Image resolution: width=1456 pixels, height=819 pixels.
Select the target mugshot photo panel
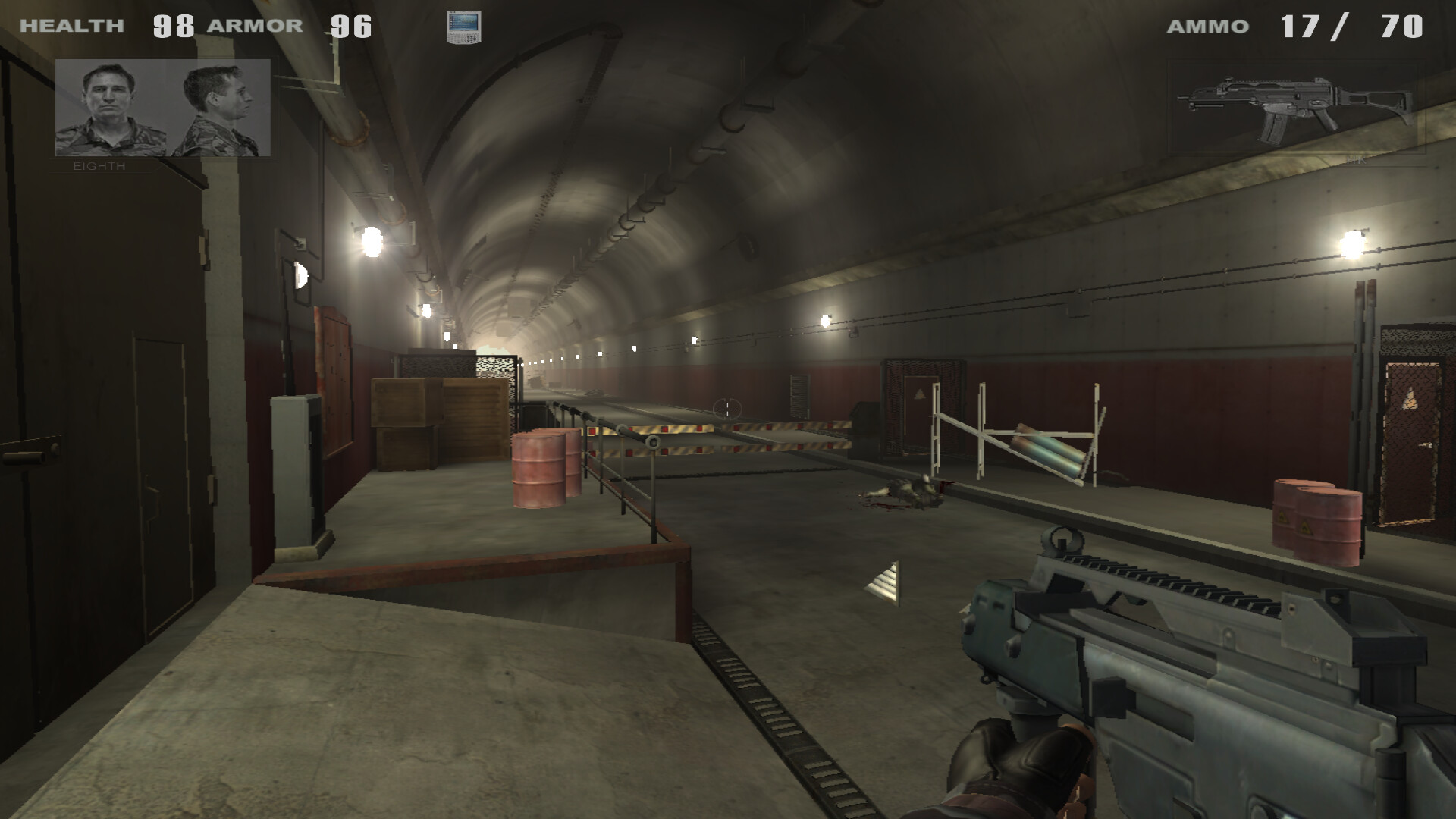162,108
